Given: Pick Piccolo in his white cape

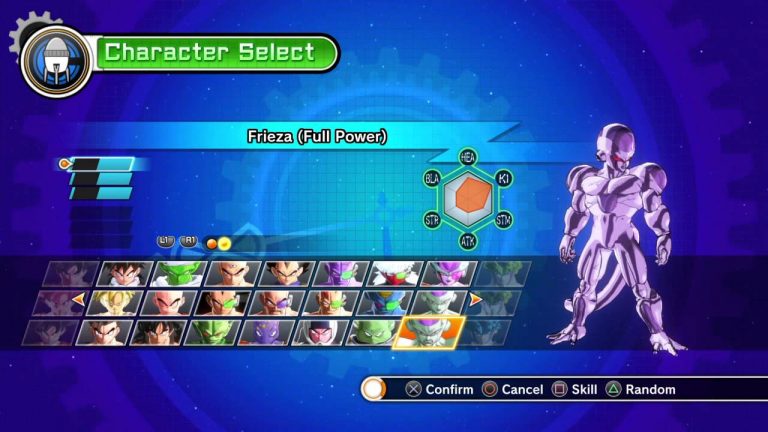Looking at the screenshot, I should click(x=178, y=274).
